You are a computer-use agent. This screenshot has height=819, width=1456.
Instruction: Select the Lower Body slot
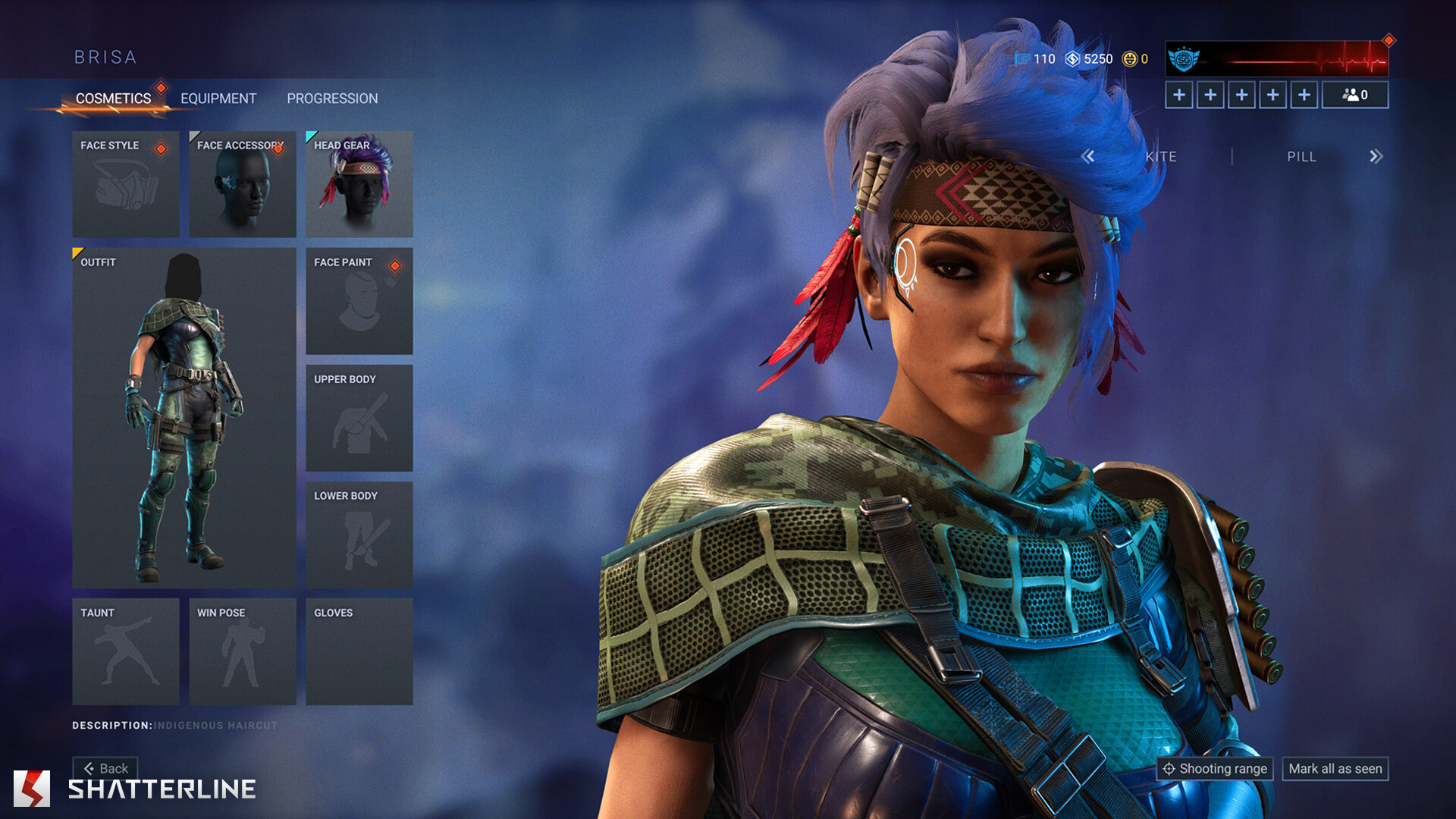point(359,535)
